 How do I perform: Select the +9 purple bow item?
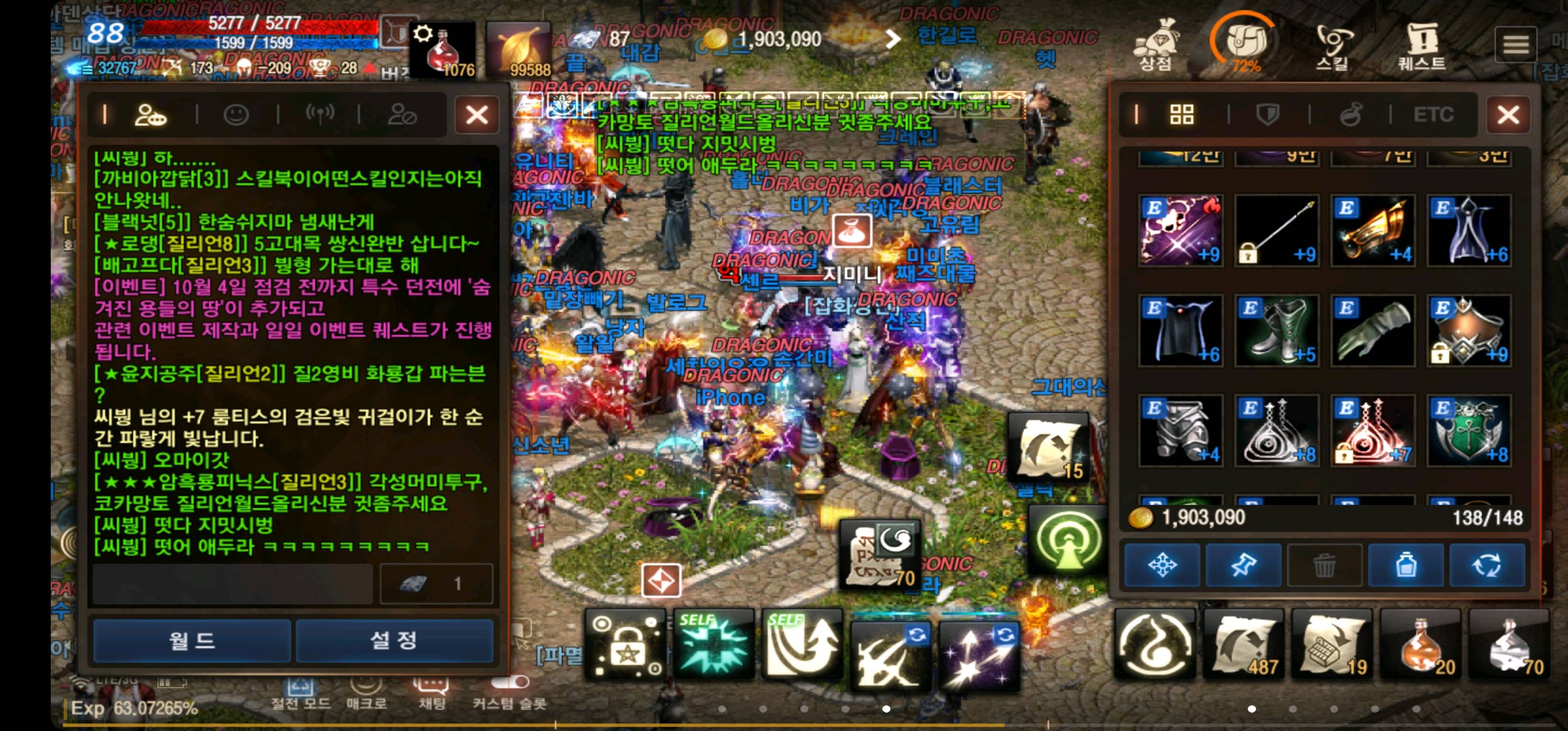point(1180,230)
